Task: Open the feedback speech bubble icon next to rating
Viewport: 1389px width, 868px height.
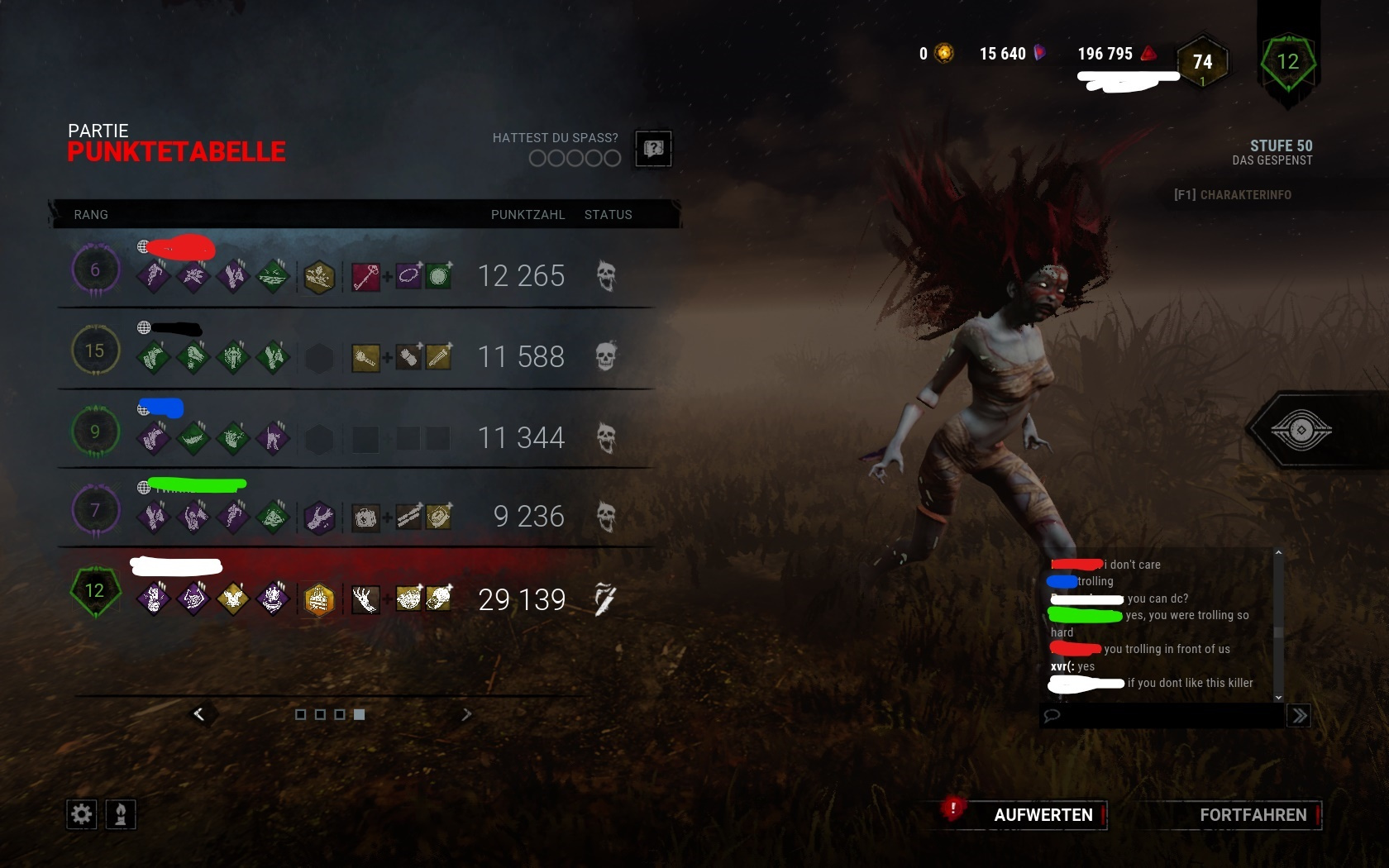Action: coord(653,149)
